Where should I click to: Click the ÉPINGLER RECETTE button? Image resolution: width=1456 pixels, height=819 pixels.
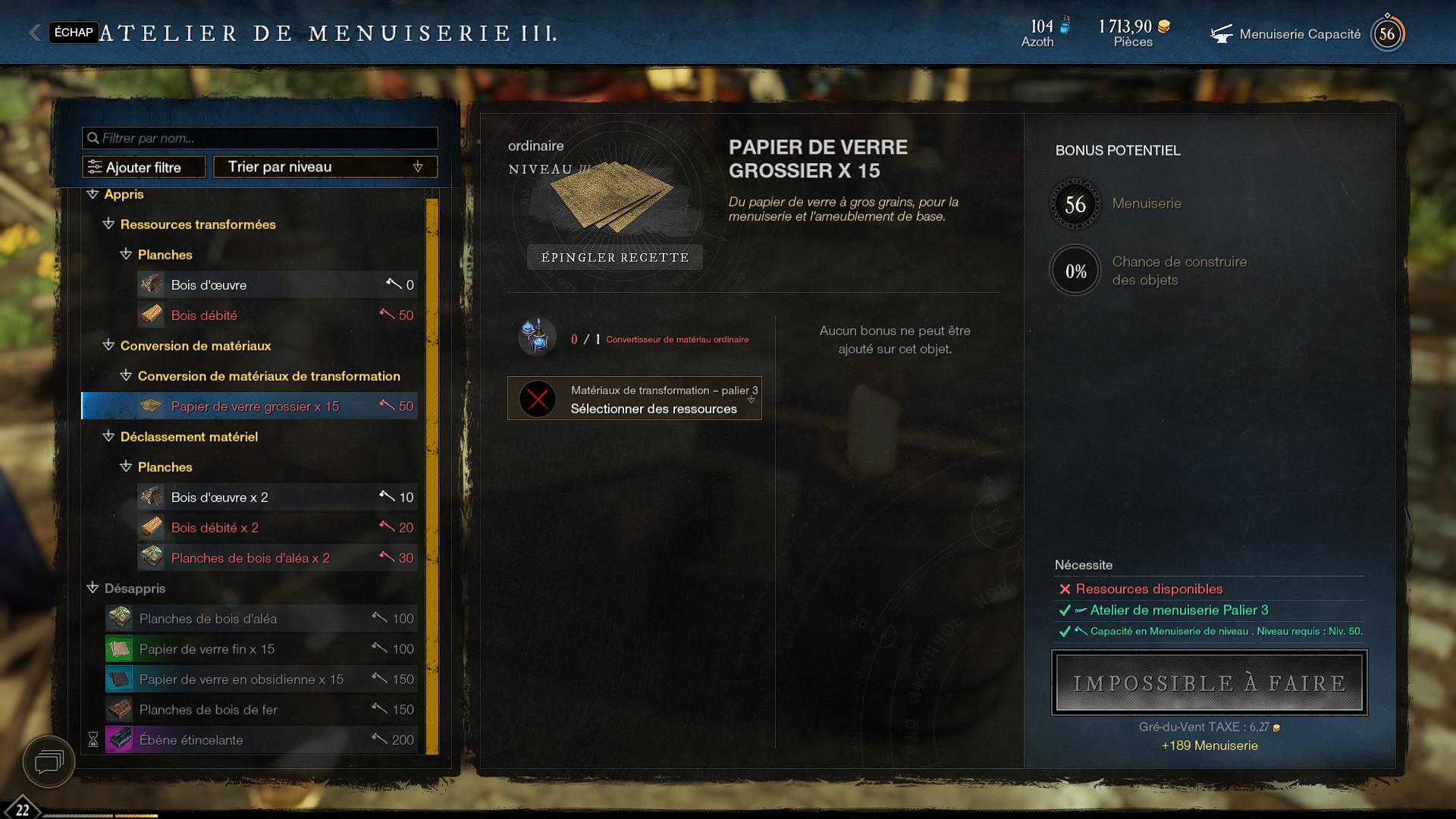614,257
